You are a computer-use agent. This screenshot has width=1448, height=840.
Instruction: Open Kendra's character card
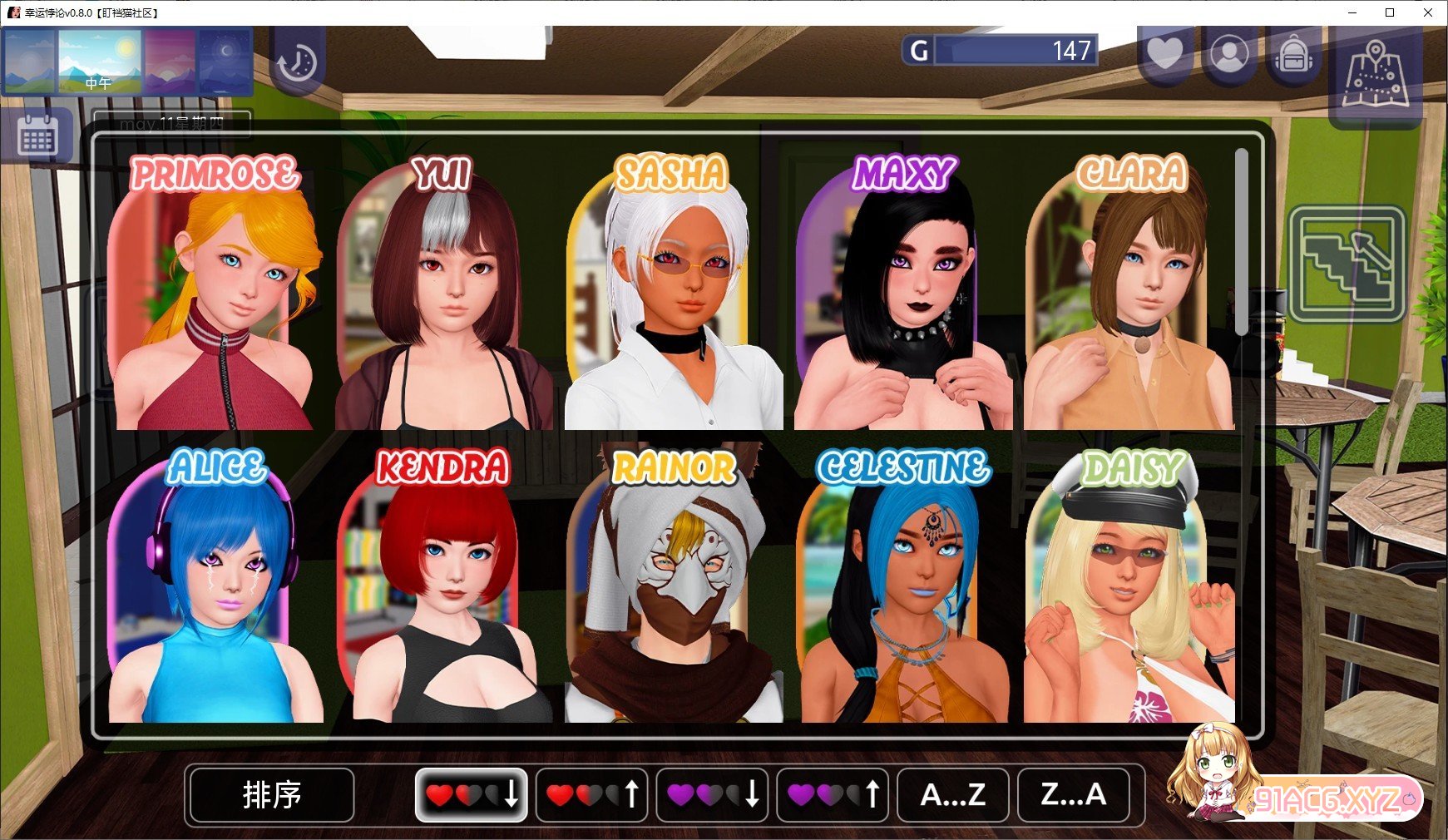(x=444, y=590)
